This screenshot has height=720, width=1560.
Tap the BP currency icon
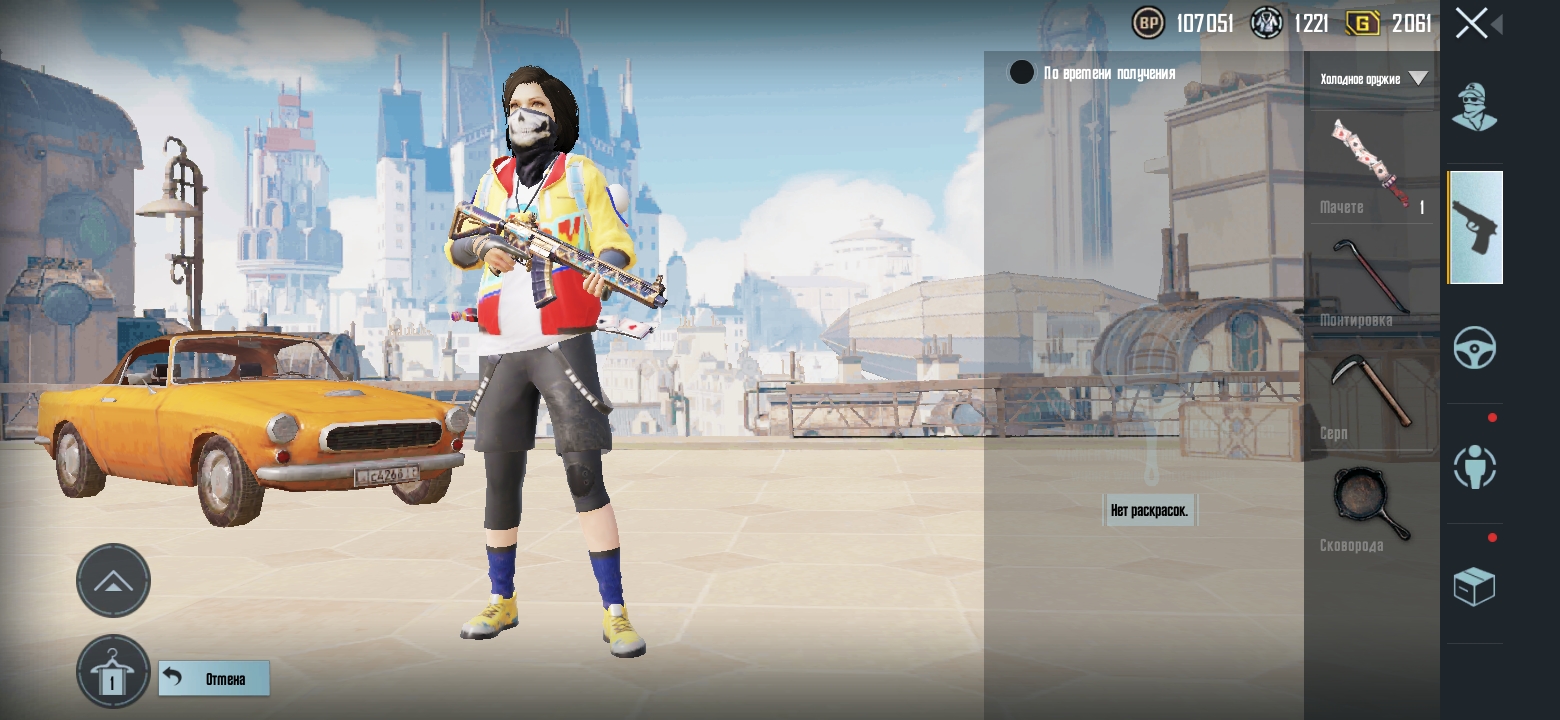point(1149,23)
